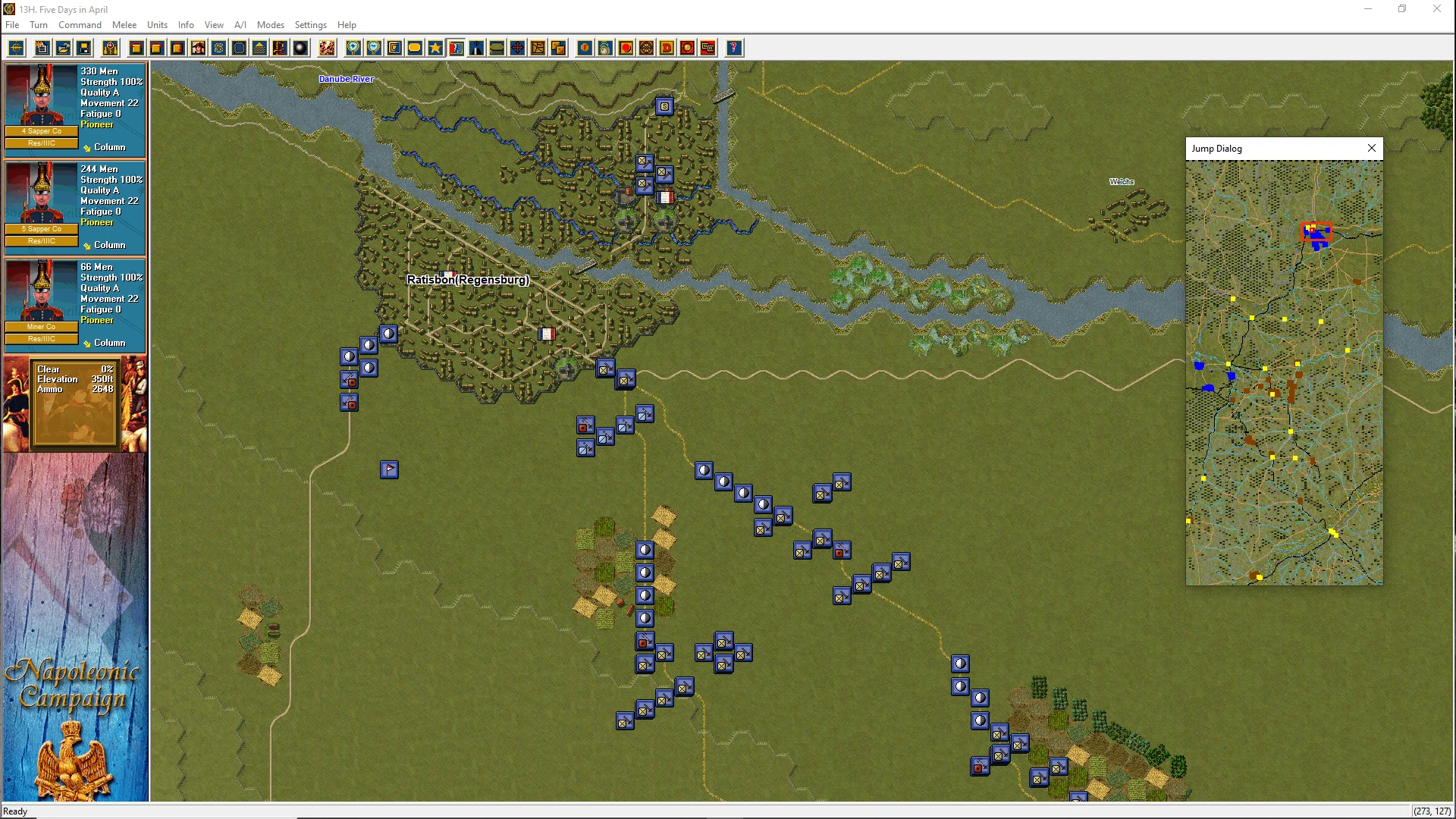
Task: Click the zoom-in magnifier toolbar button
Action: click(x=353, y=49)
